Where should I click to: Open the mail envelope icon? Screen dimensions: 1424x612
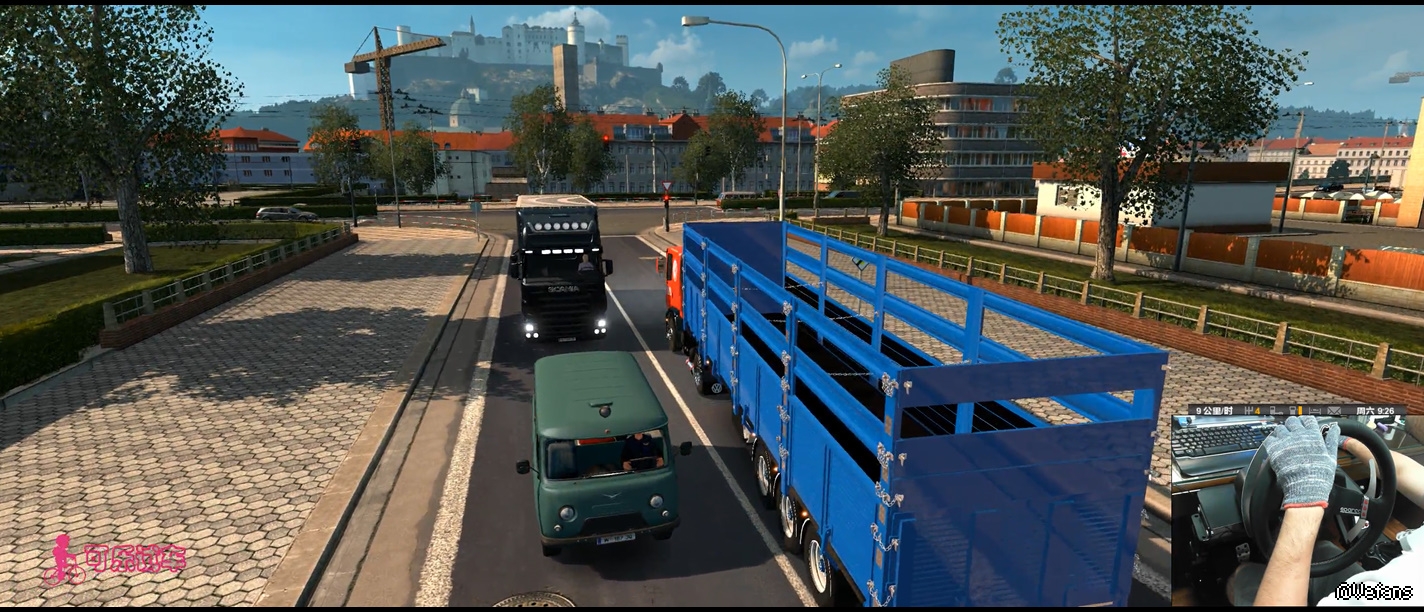1334,411
